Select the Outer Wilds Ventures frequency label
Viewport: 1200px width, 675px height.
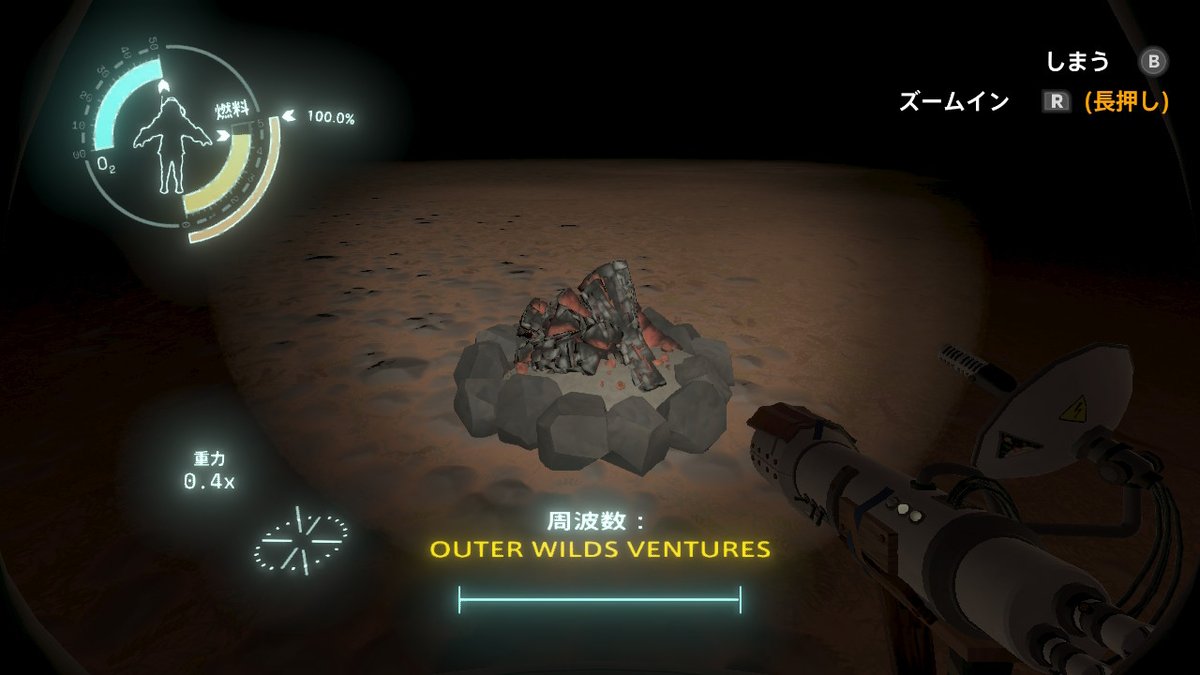pos(600,550)
